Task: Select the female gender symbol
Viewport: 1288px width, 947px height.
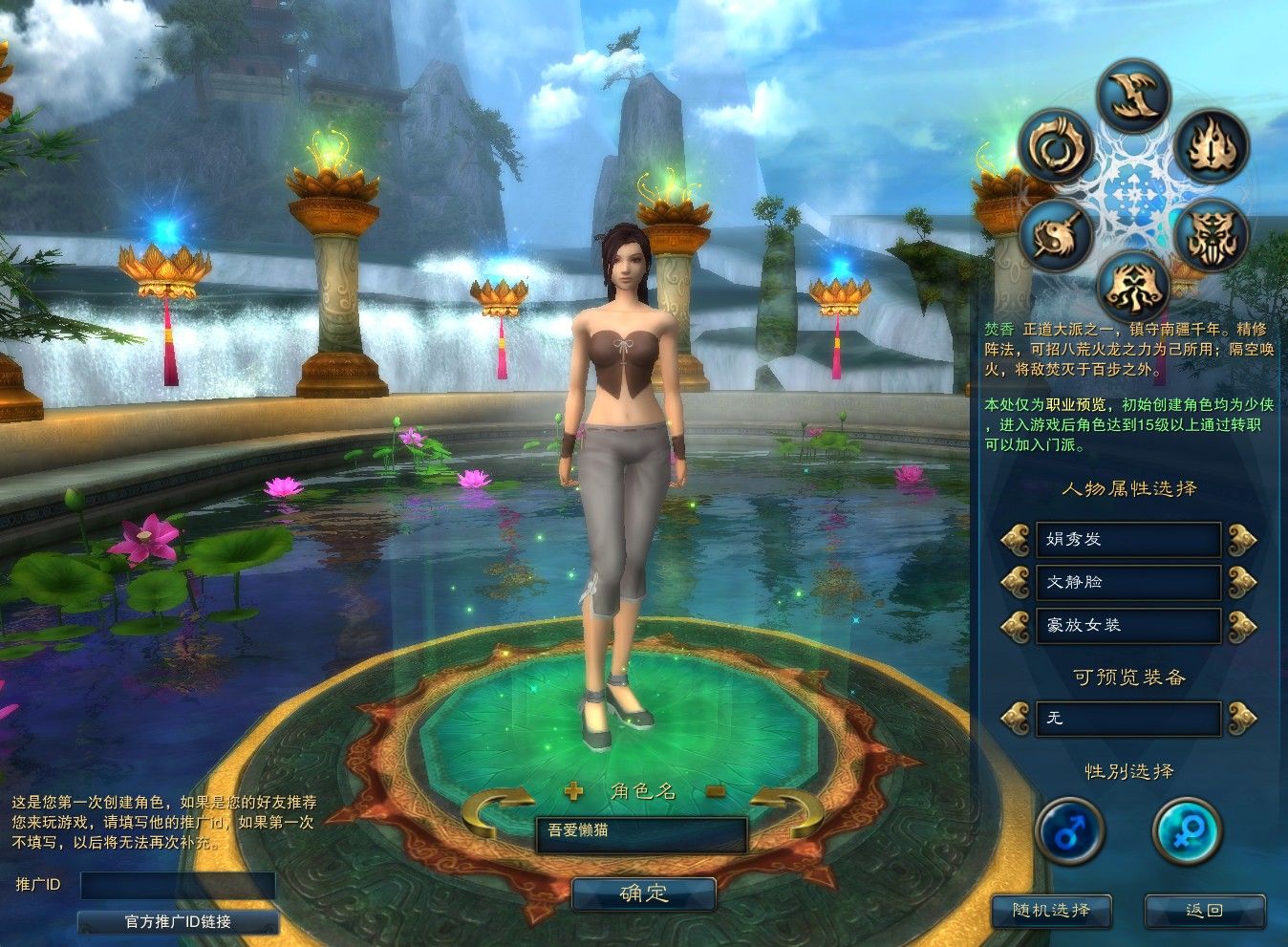Action: (1188, 831)
